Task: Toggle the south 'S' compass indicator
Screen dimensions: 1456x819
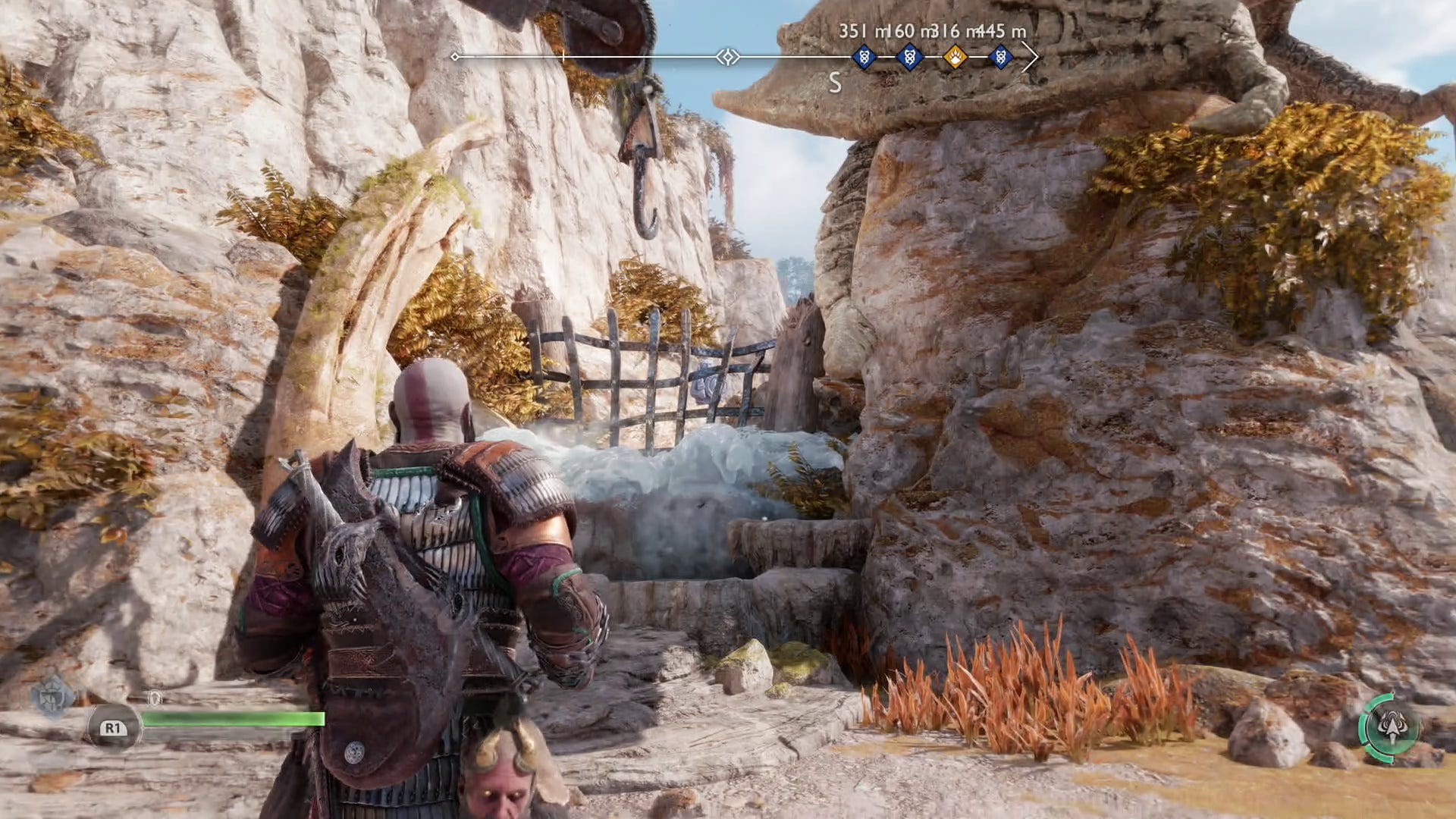Action: (x=835, y=83)
